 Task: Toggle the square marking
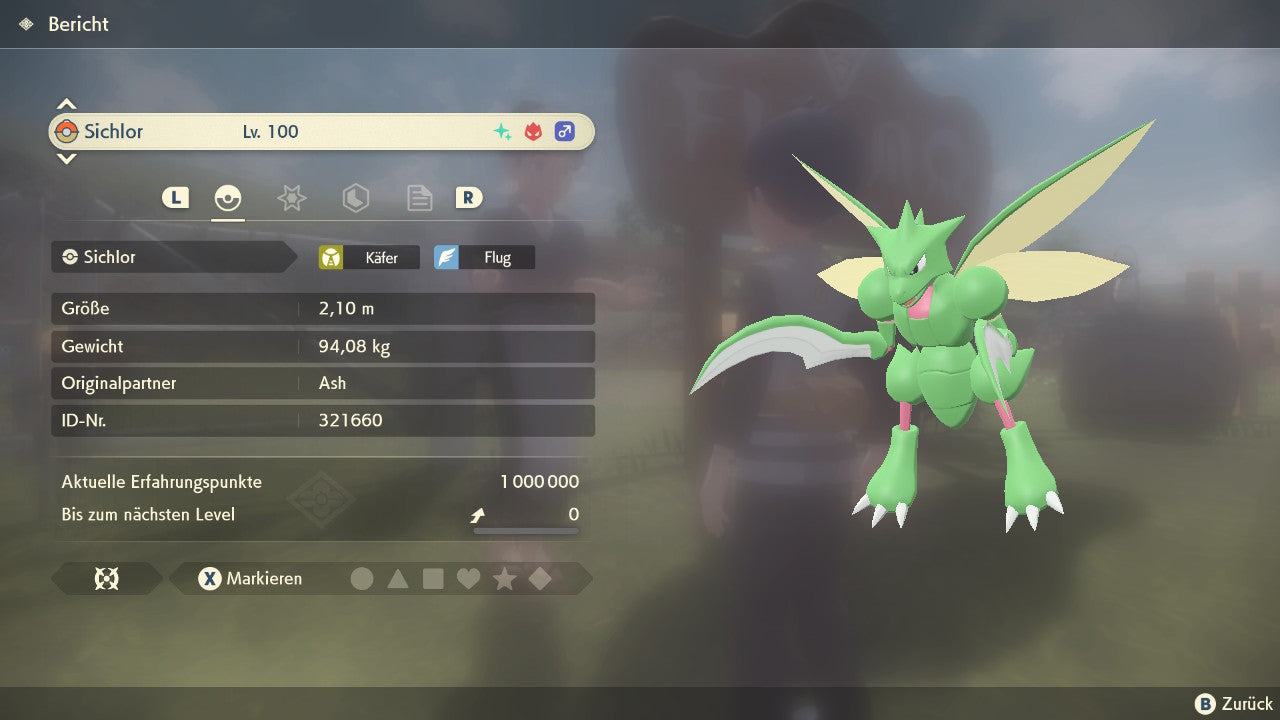[433, 579]
